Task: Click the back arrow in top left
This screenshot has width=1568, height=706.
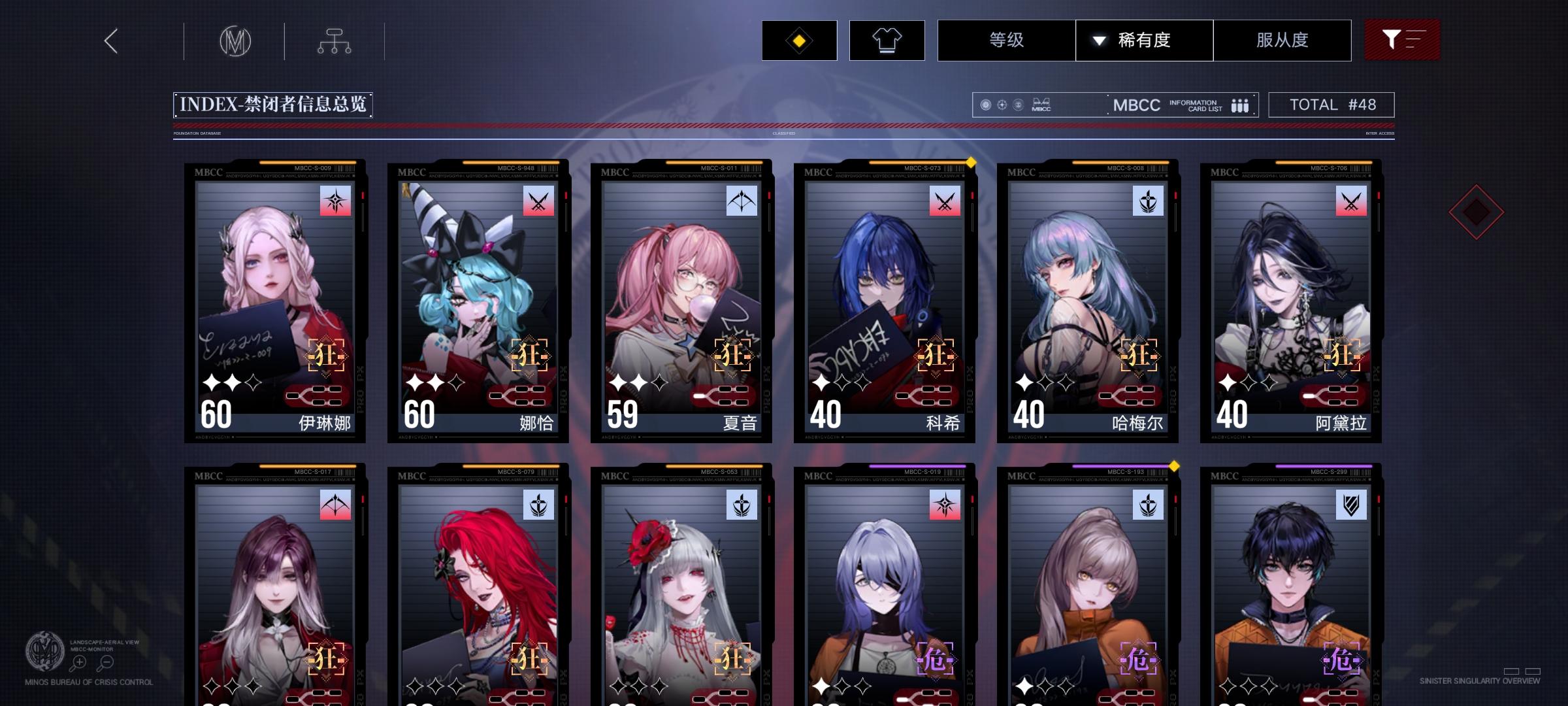Action: point(110,41)
